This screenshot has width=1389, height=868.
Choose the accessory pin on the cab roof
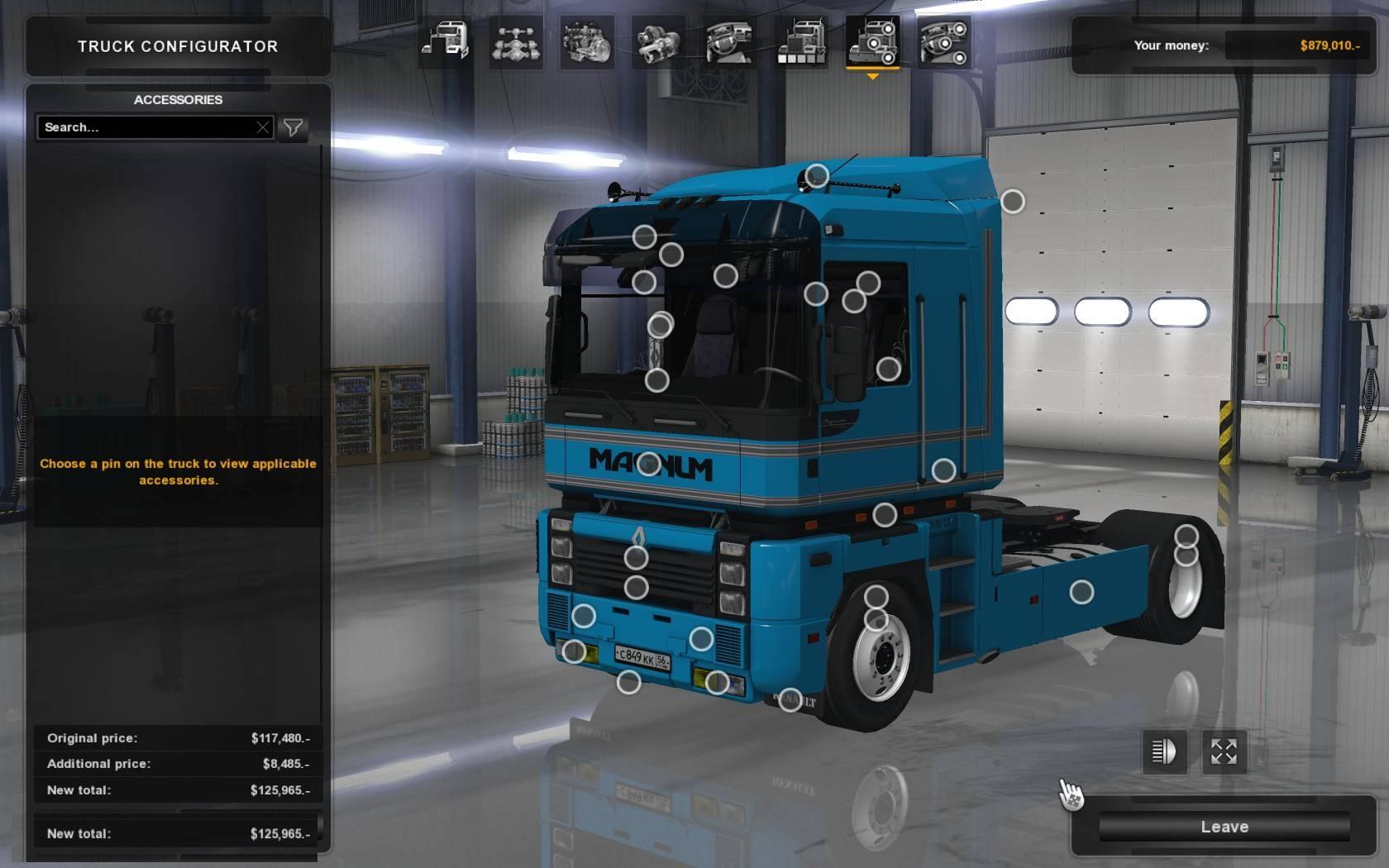coord(817,175)
